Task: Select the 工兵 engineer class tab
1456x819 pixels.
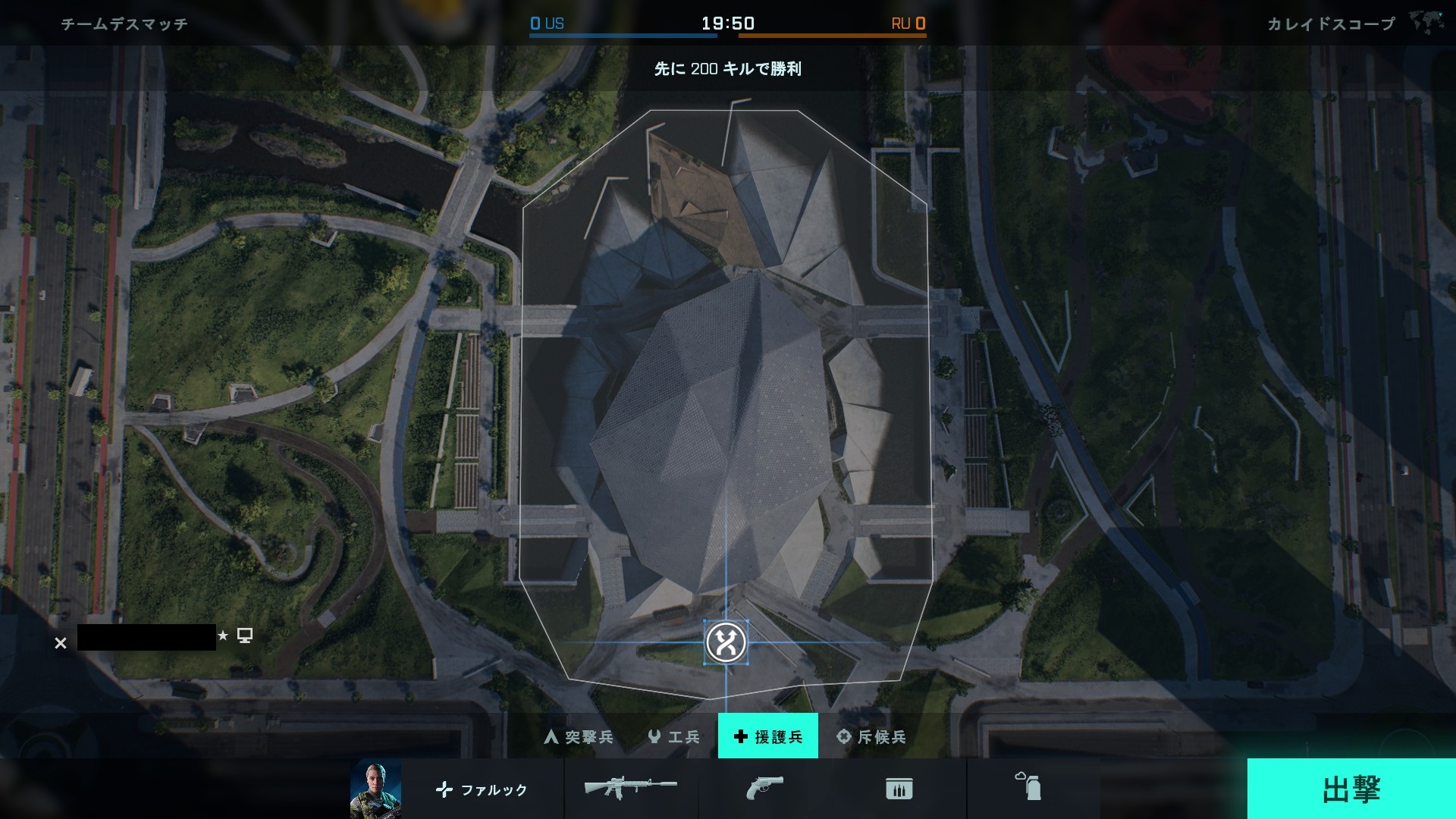Action: tap(673, 736)
